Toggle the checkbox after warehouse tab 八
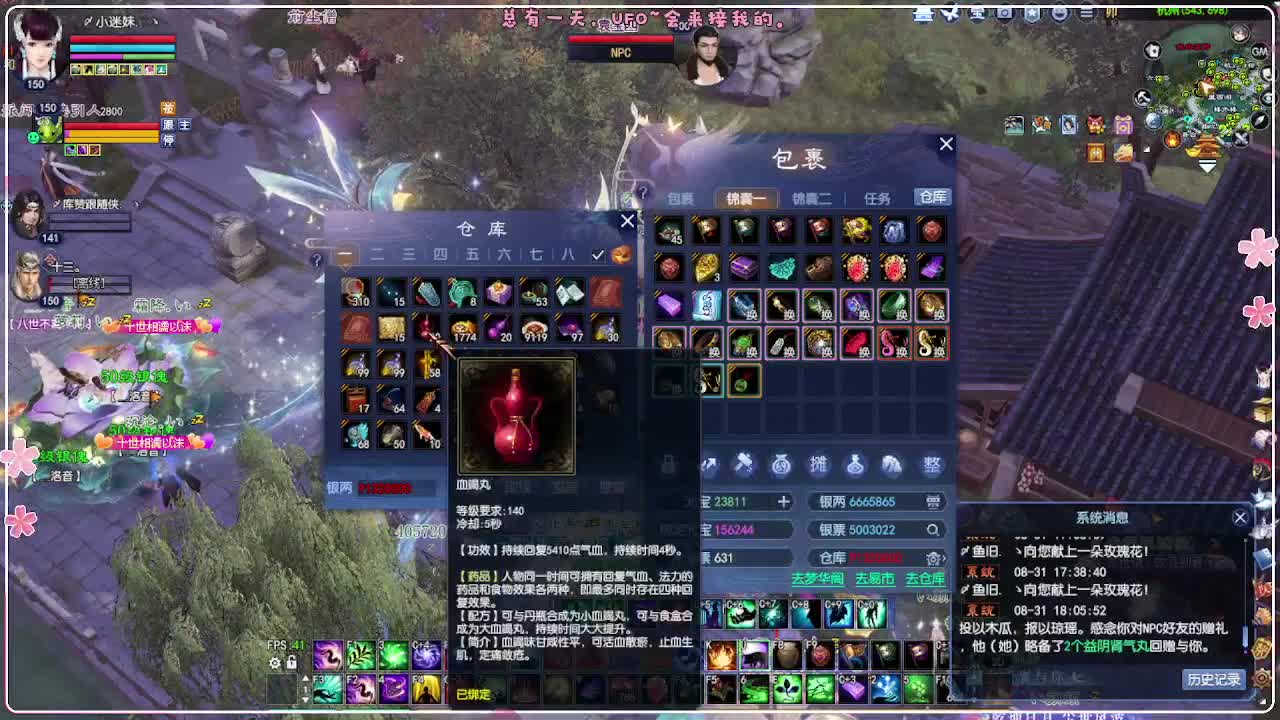Image resolution: width=1280 pixels, height=720 pixels. 597,256
